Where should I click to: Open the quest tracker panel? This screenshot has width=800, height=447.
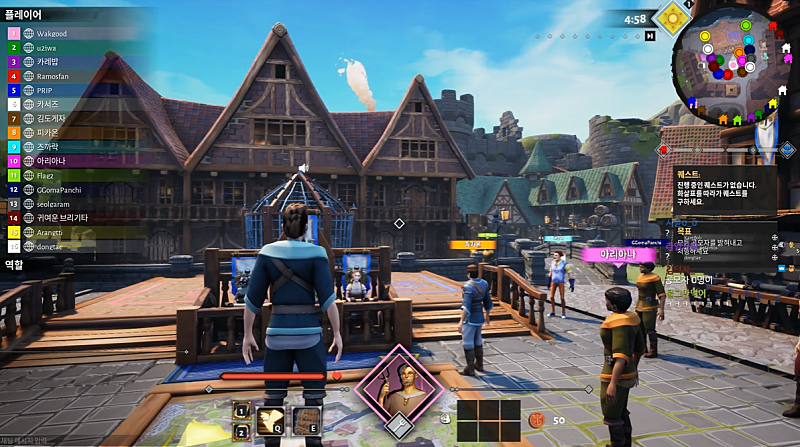click(x=725, y=189)
